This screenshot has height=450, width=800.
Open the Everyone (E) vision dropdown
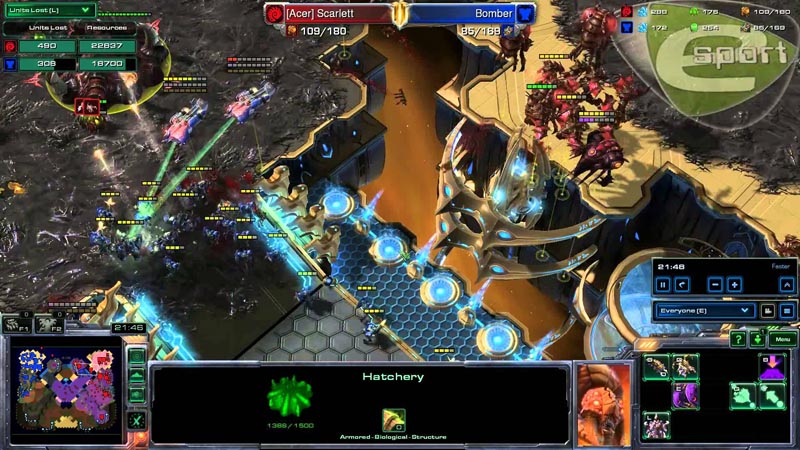pyautogui.click(x=704, y=311)
